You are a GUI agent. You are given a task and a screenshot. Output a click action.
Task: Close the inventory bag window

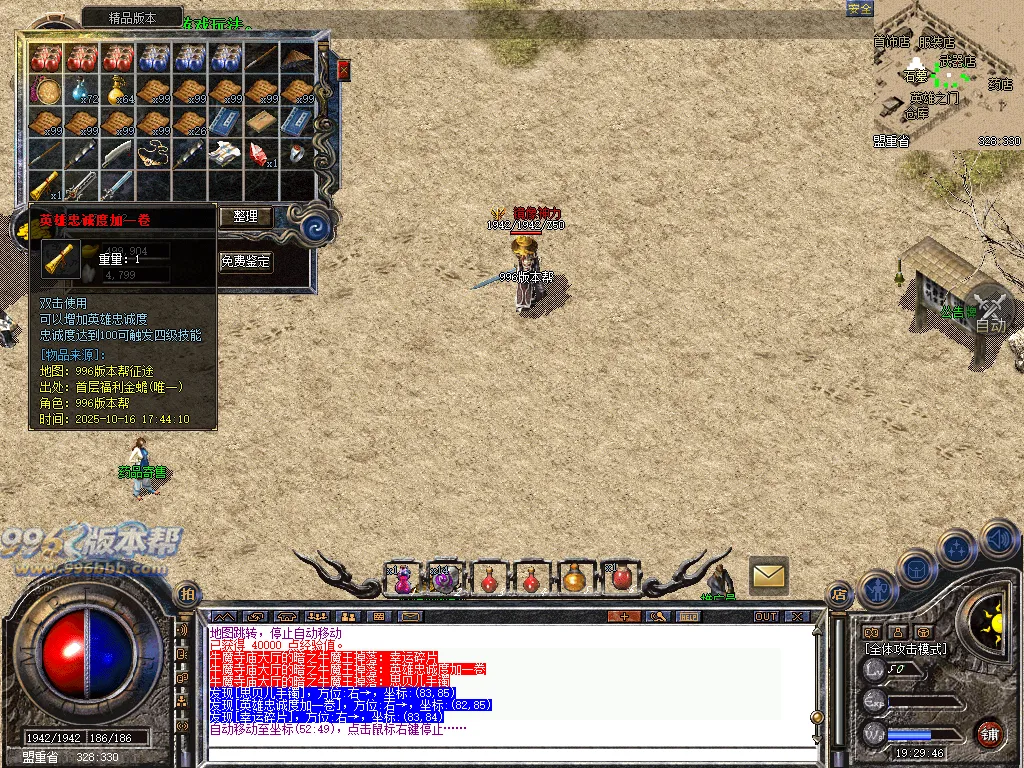pyautogui.click(x=343, y=70)
